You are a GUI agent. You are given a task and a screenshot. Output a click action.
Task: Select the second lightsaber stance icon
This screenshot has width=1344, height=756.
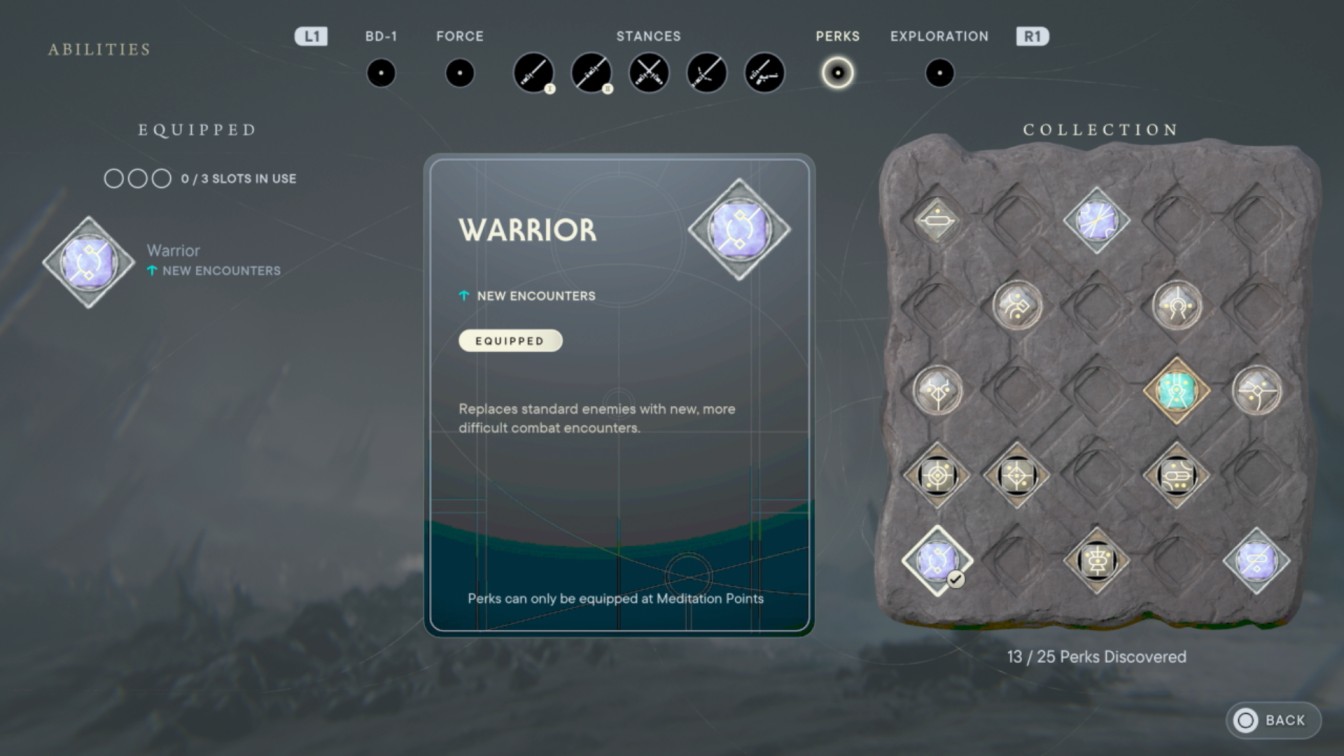[x=591, y=72]
